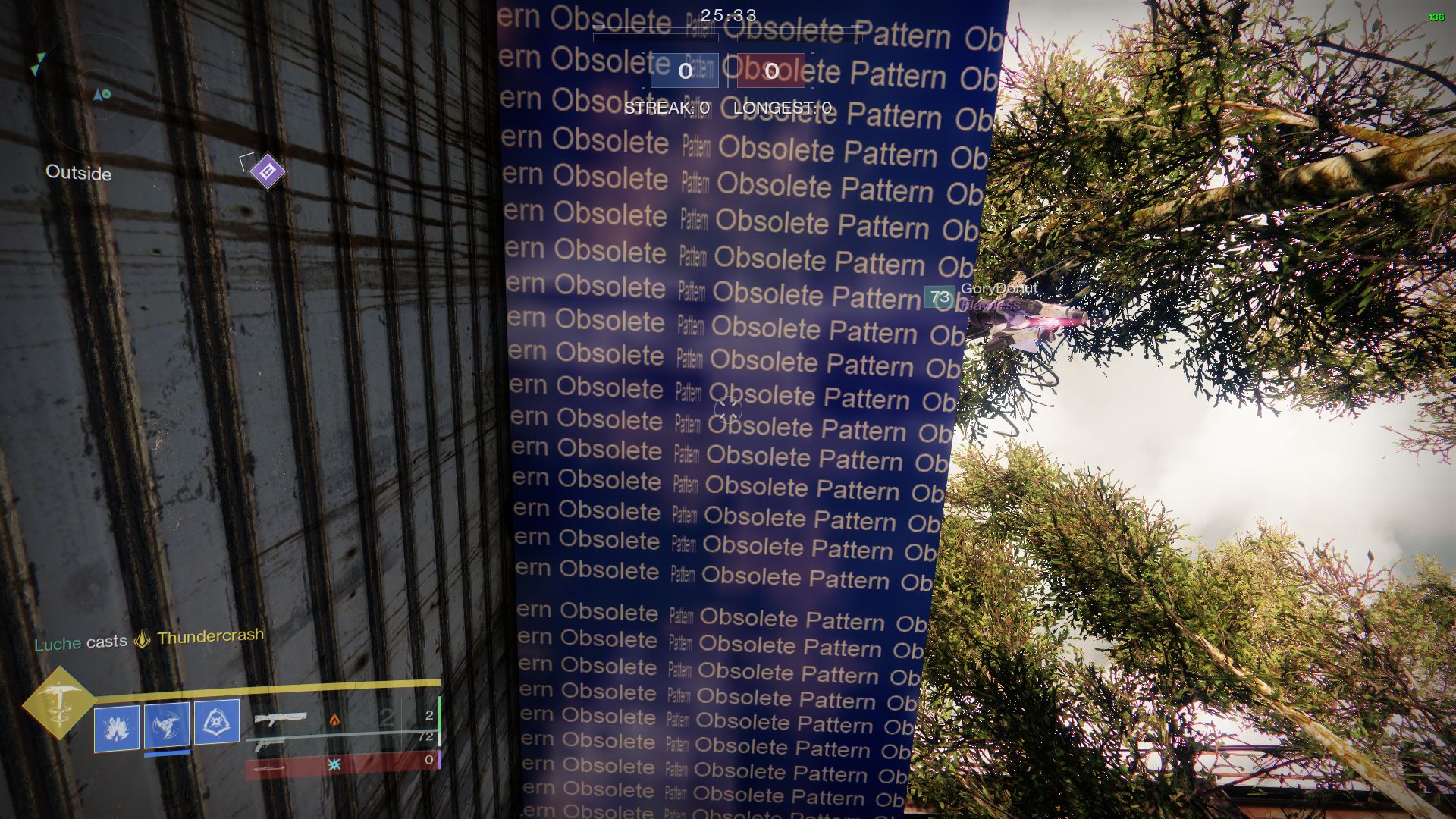
Task: Open the GoryDonut player nameplate
Action: [x=999, y=290]
